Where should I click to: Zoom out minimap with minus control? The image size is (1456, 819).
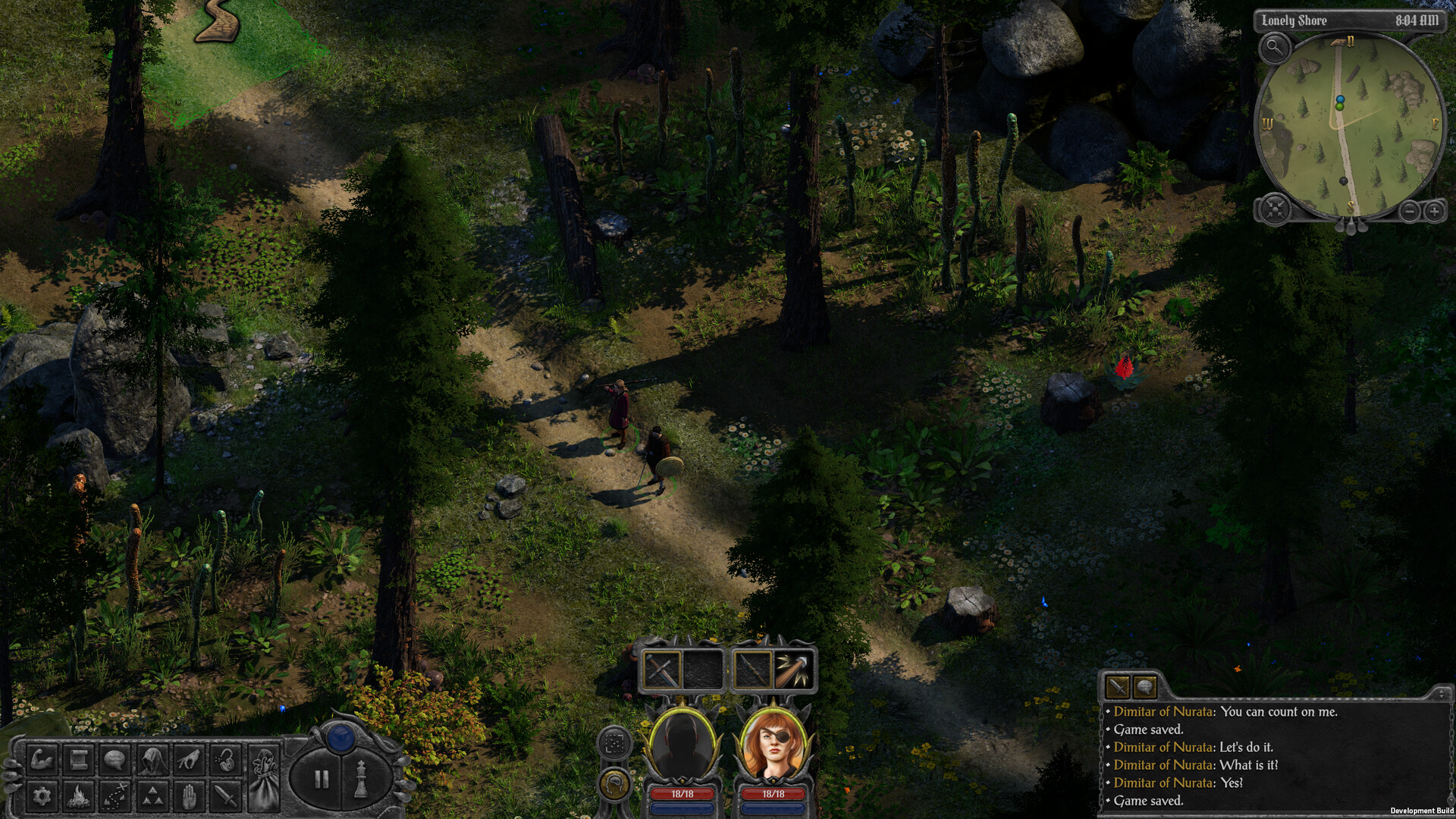tap(1410, 210)
